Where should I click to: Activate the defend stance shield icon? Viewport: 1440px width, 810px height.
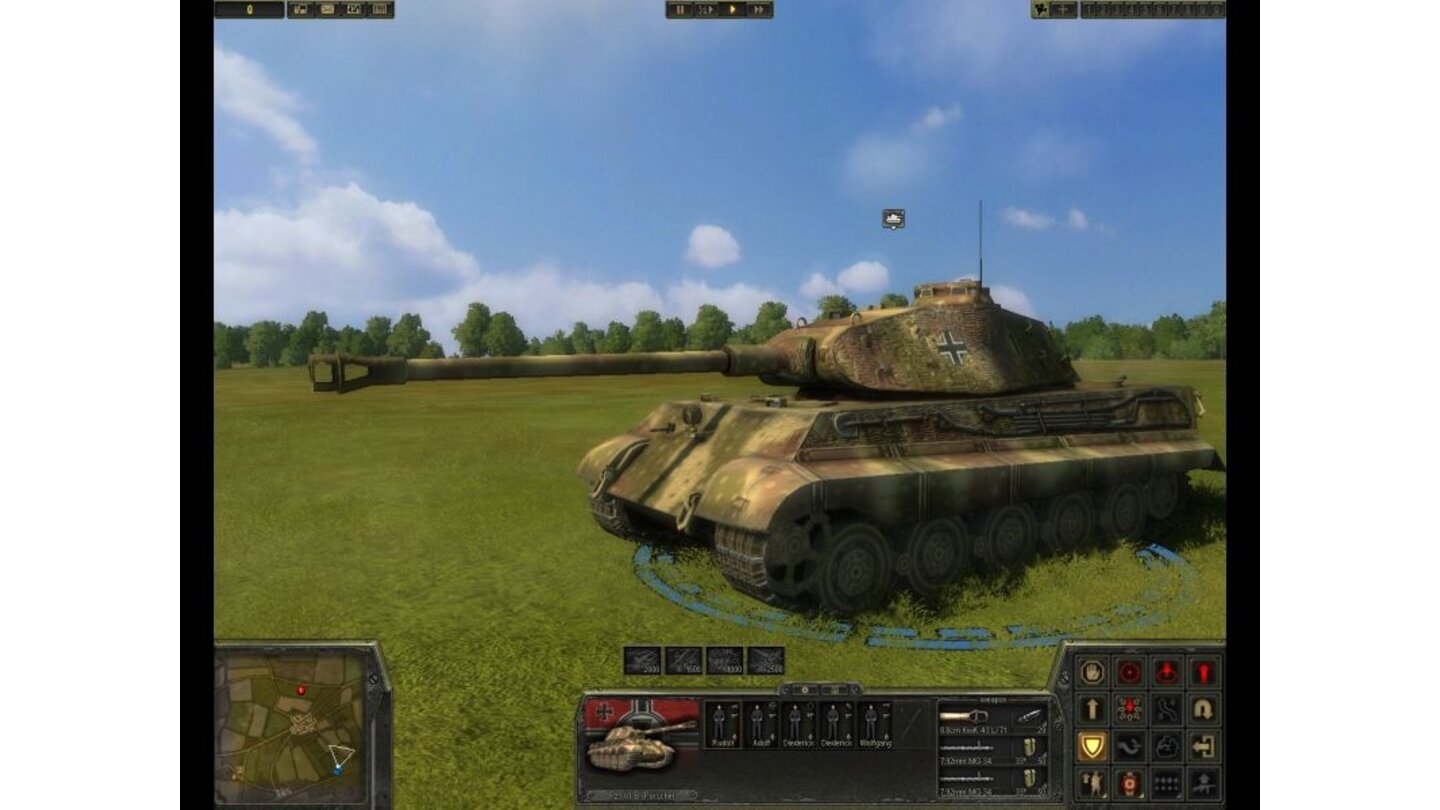pos(1093,745)
